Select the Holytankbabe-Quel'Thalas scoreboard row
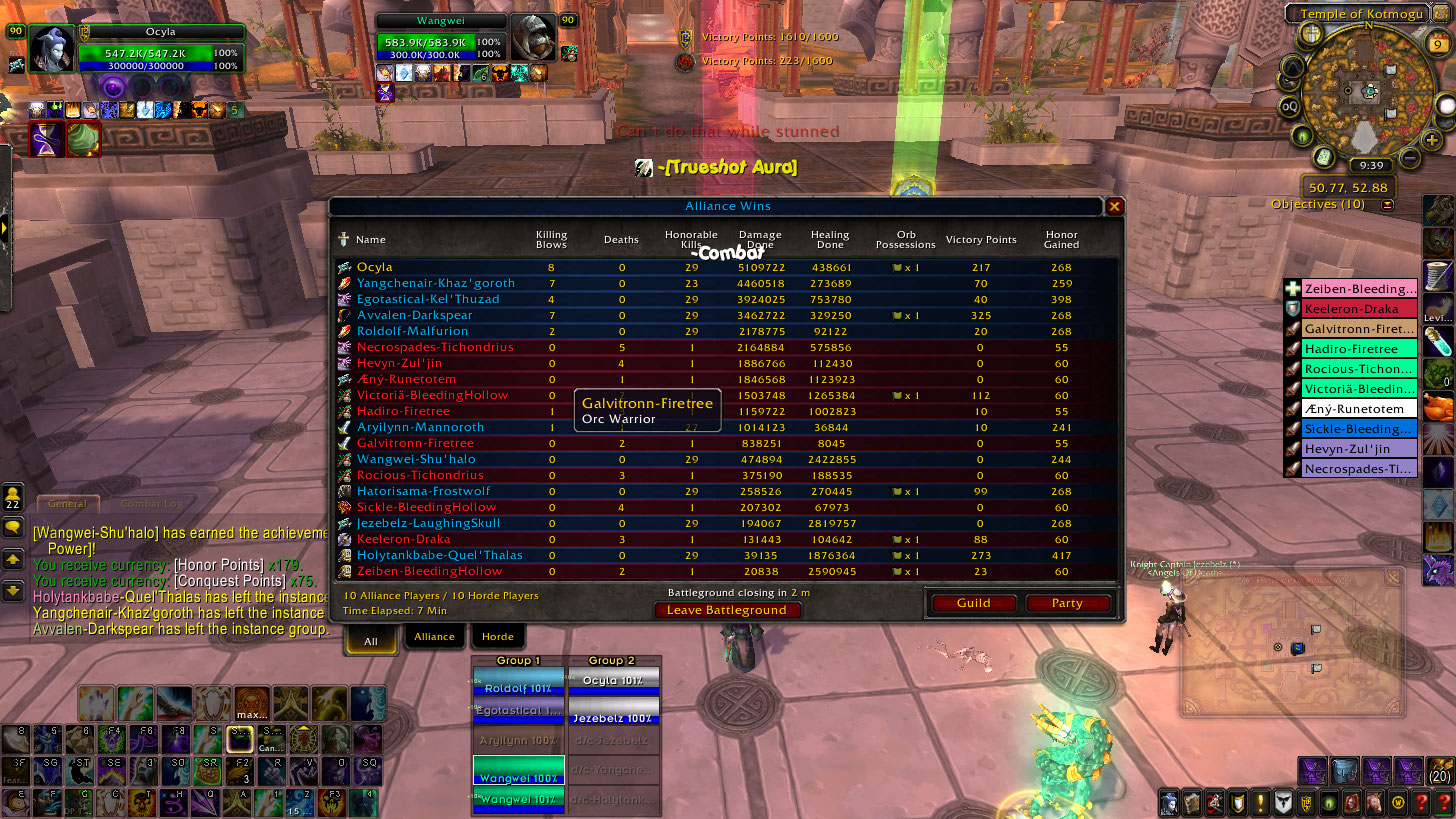Viewport: 1456px width, 819px height. pyautogui.click(x=440, y=555)
